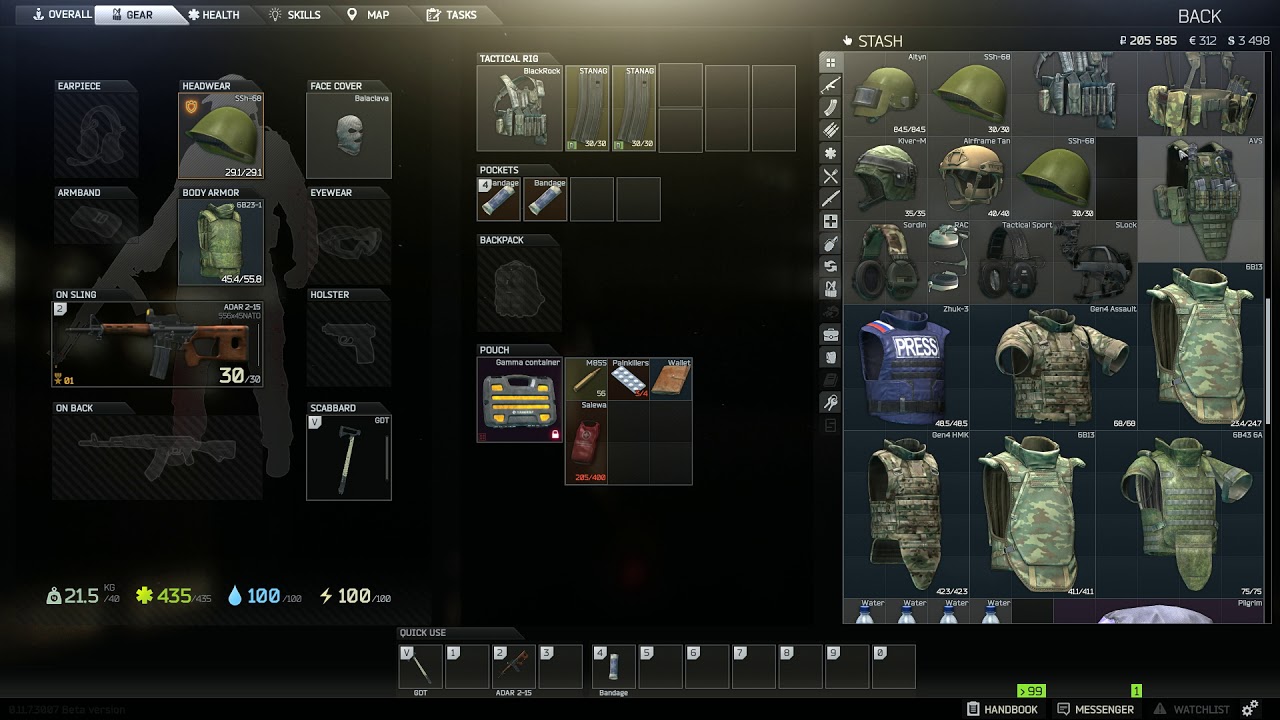Select the equipped SSh-68 headwear slot

[x=220, y=136]
